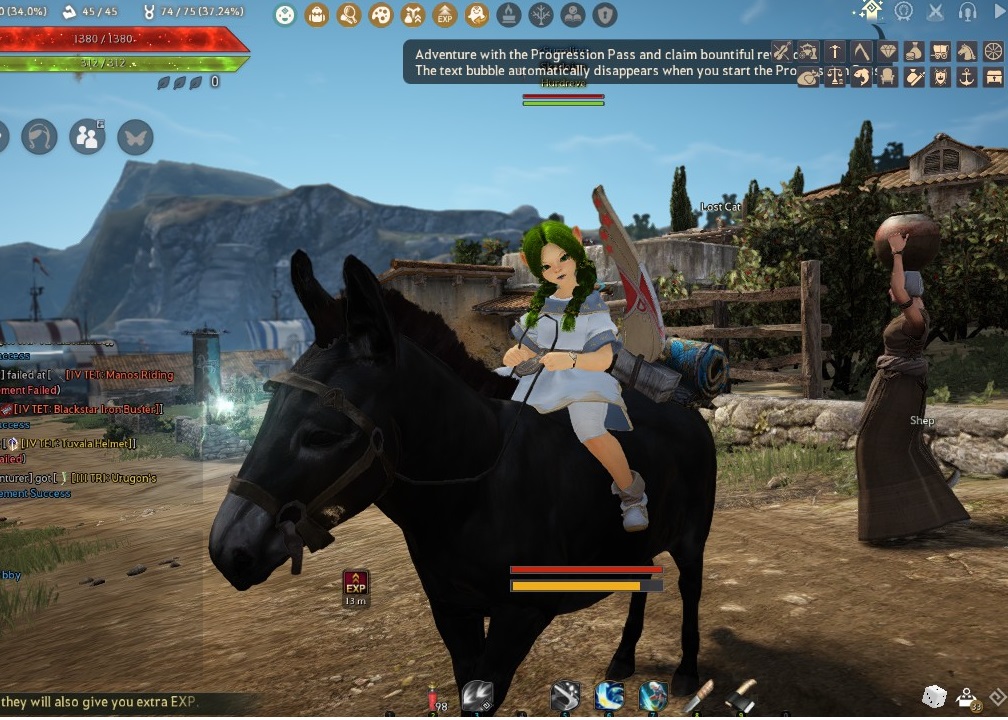The image size is (1008, 720).
Task: Click the campfire icon in top bar
Action: pyautogui.click(x=509, y=15)
